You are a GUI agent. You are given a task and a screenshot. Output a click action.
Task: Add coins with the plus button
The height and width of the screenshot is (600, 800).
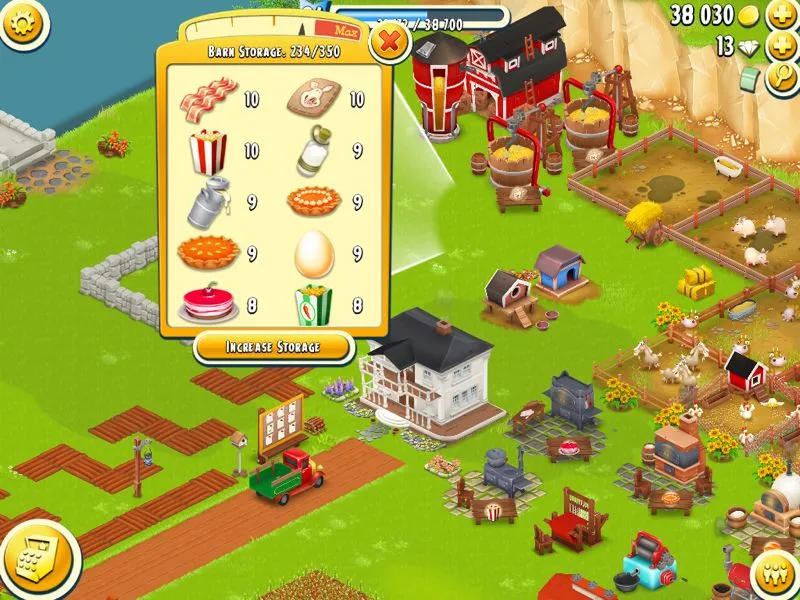(781, 16)
